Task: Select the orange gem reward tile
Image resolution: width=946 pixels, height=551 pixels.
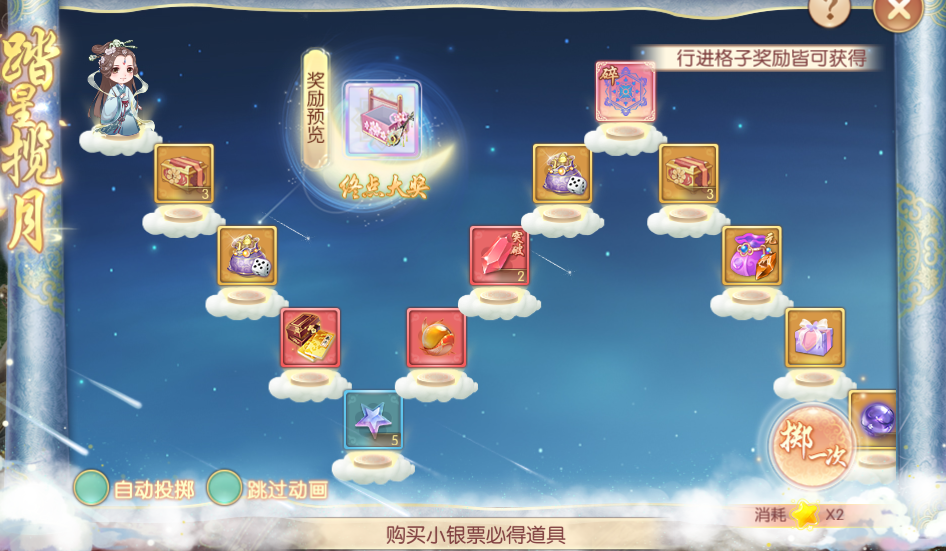Action: [436, 338]
